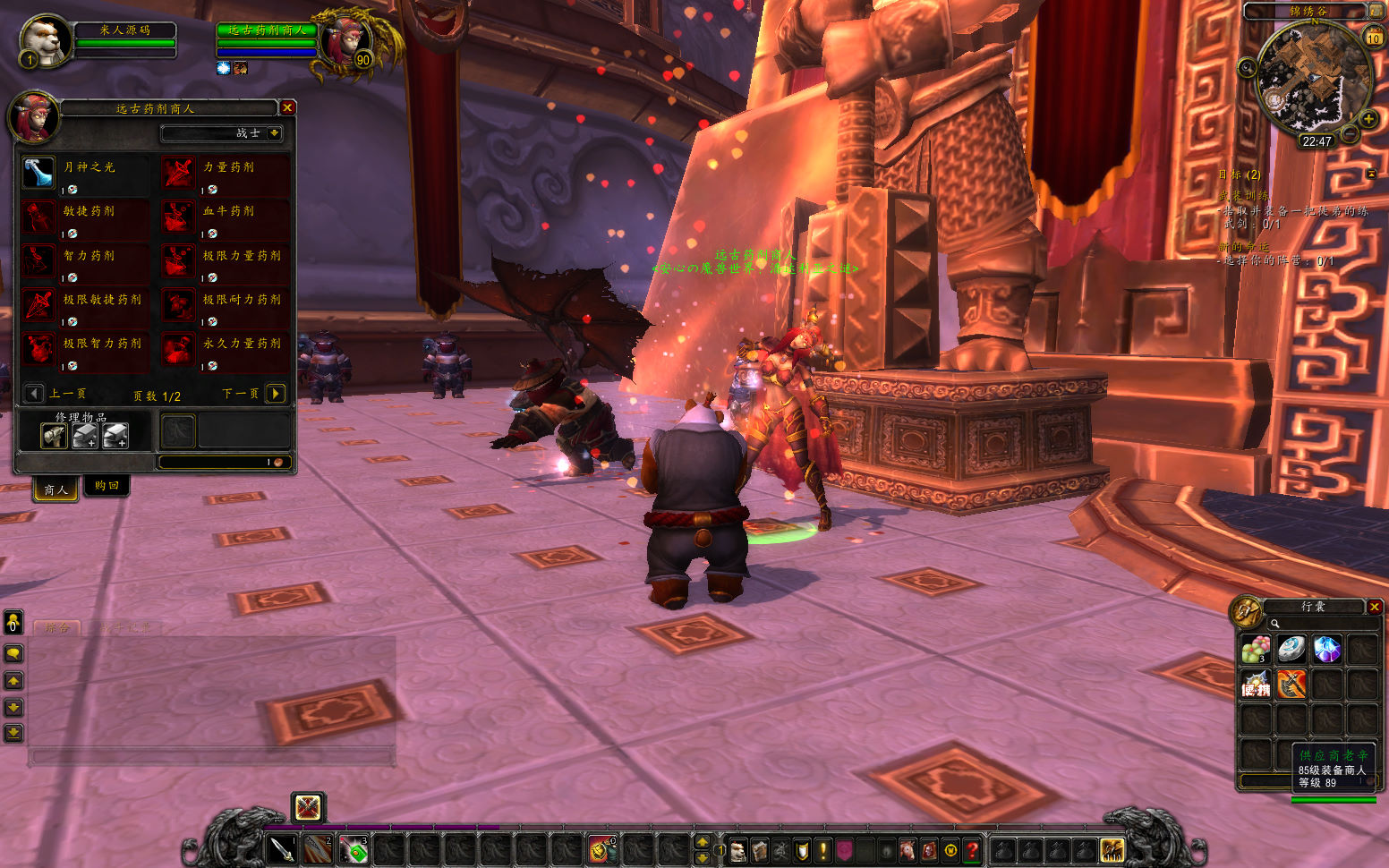The height and width of the screenshot is (868, 1389).
Task: Open the 战士 class filter dropdown
Action: point(274,133)
